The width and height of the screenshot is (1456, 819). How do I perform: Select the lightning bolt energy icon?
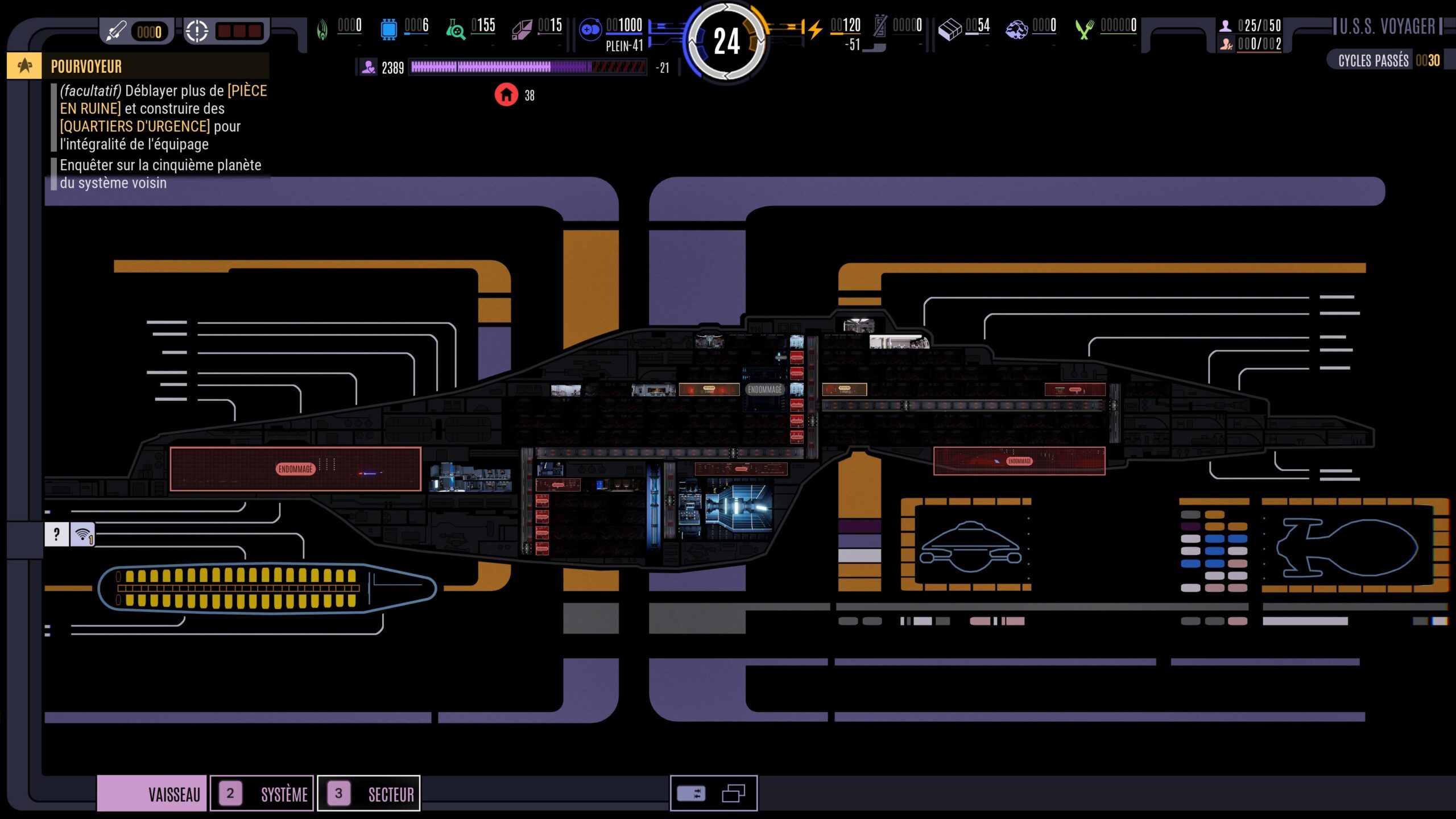(815, 28)
